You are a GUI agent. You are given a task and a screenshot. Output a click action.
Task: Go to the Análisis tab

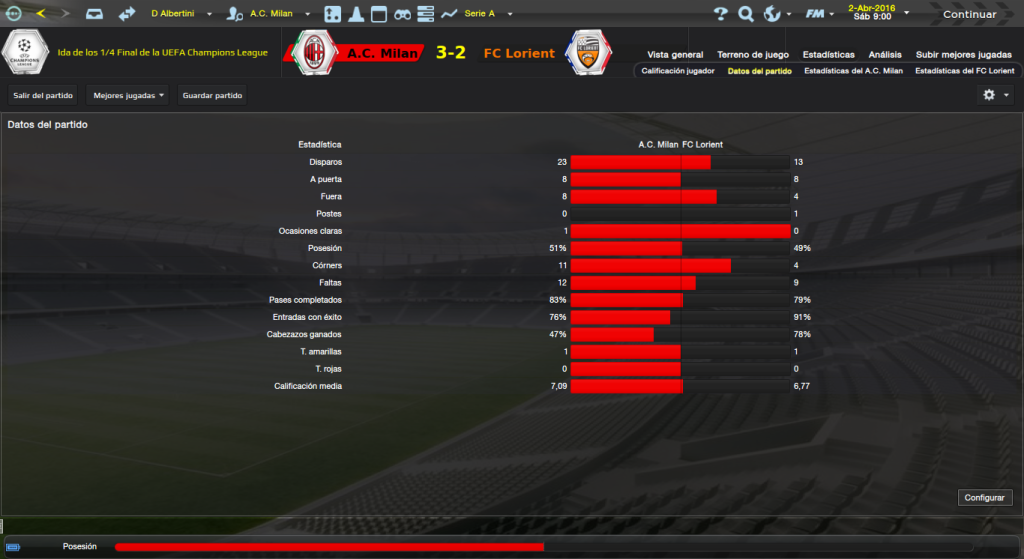click(x=886, y=54)
